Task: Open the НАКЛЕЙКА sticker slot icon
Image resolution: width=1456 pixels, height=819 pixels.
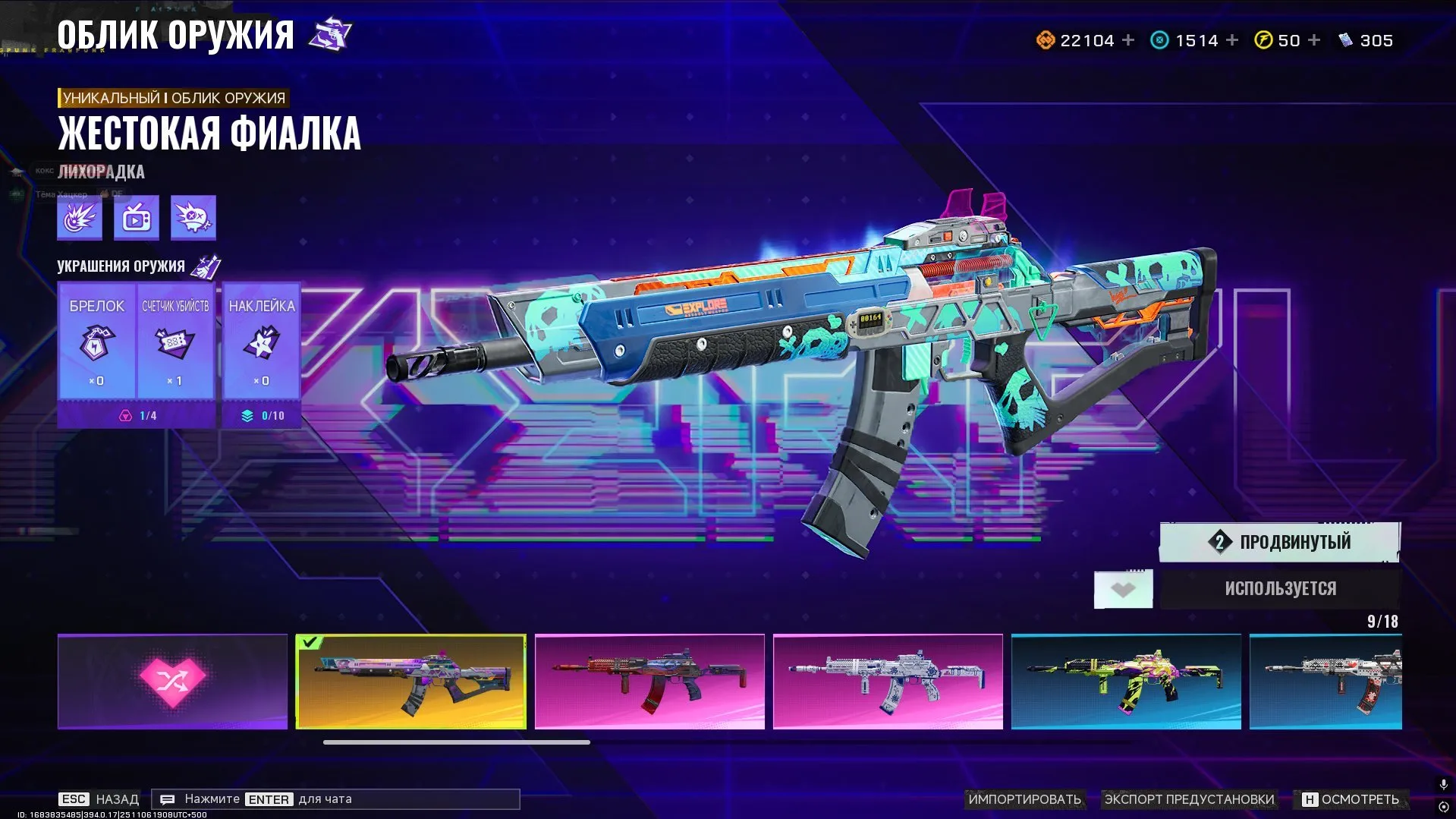Action: click(261, 344)
